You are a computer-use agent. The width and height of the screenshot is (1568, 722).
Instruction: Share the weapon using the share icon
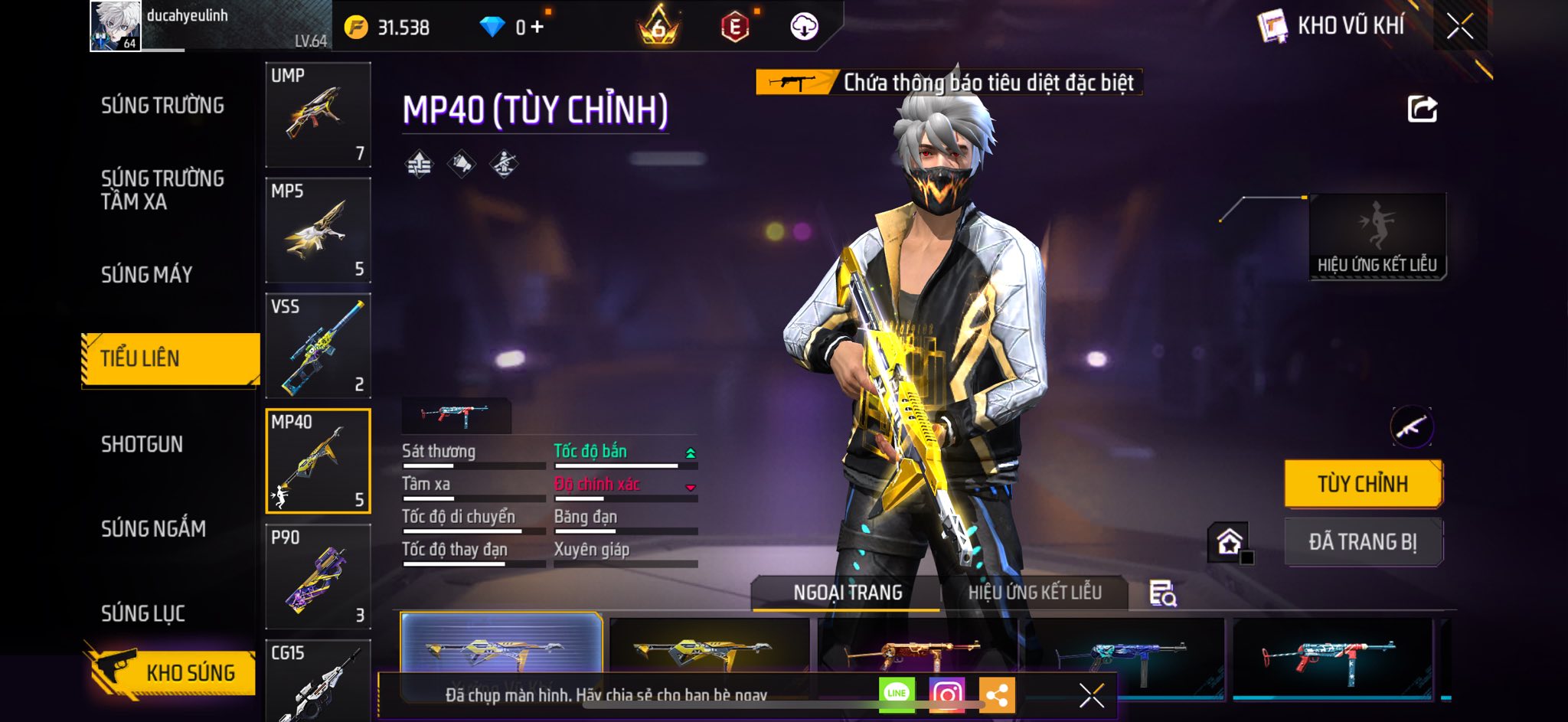point(1422,109)
